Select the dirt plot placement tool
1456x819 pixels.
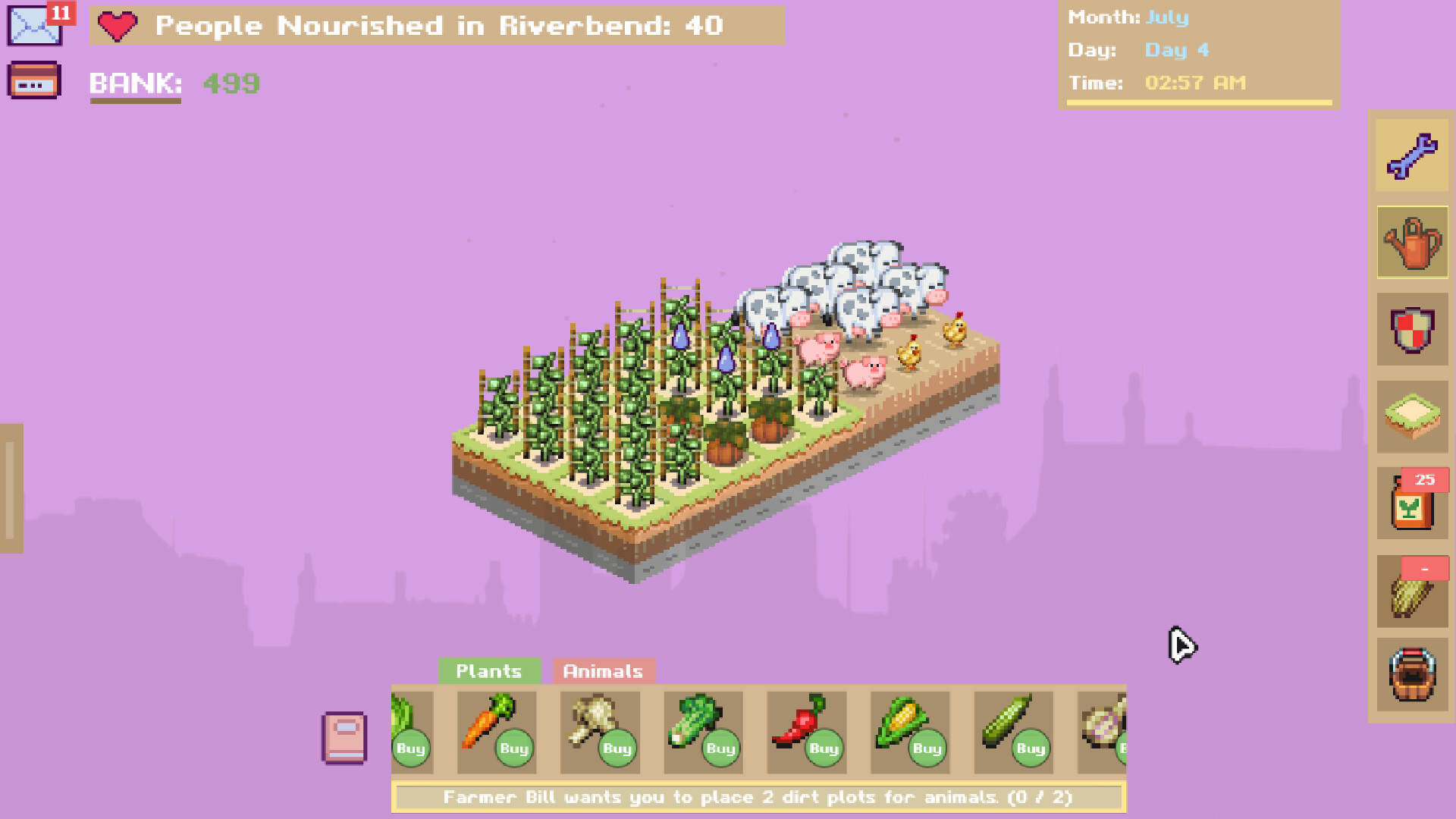point(1412,417)
